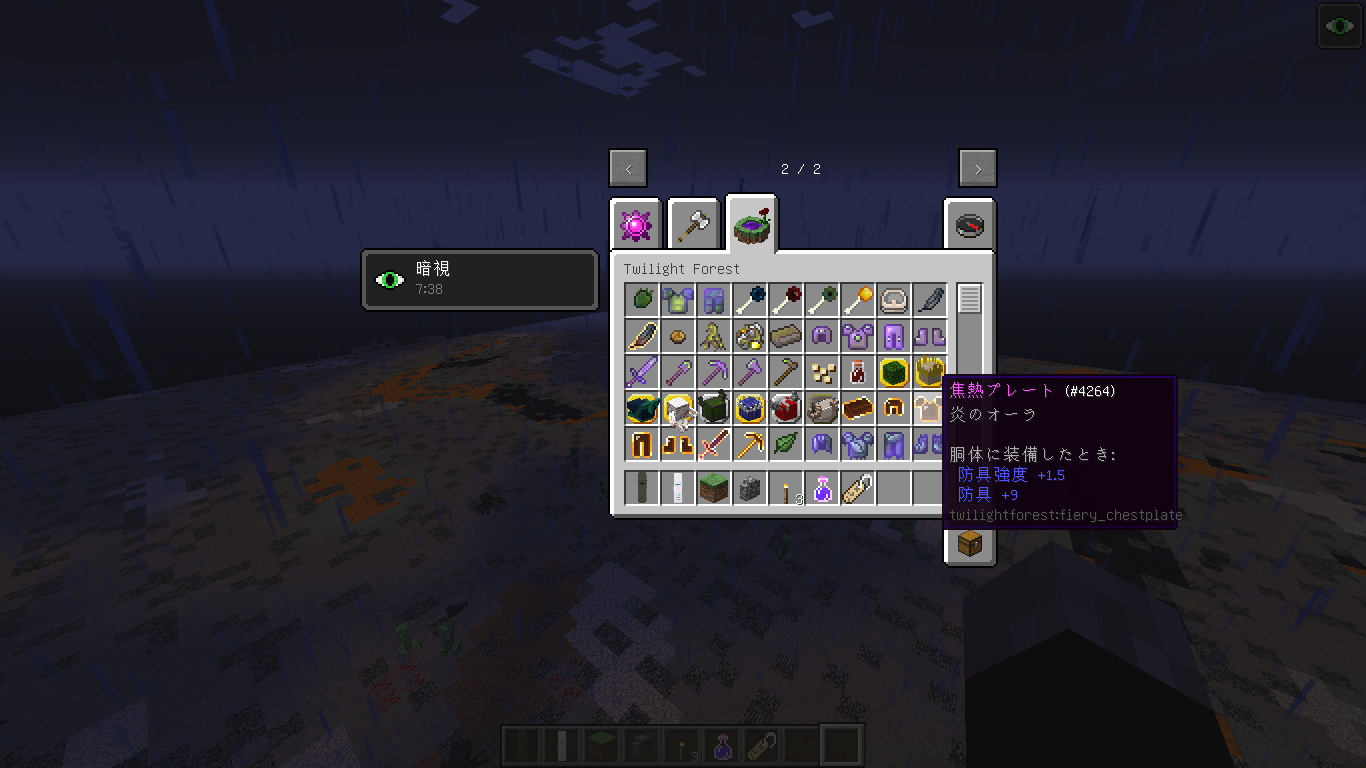Select the grass block in hotbar row
The height and width of the screenshot is (768, 1366).
(x=713, y=489)
